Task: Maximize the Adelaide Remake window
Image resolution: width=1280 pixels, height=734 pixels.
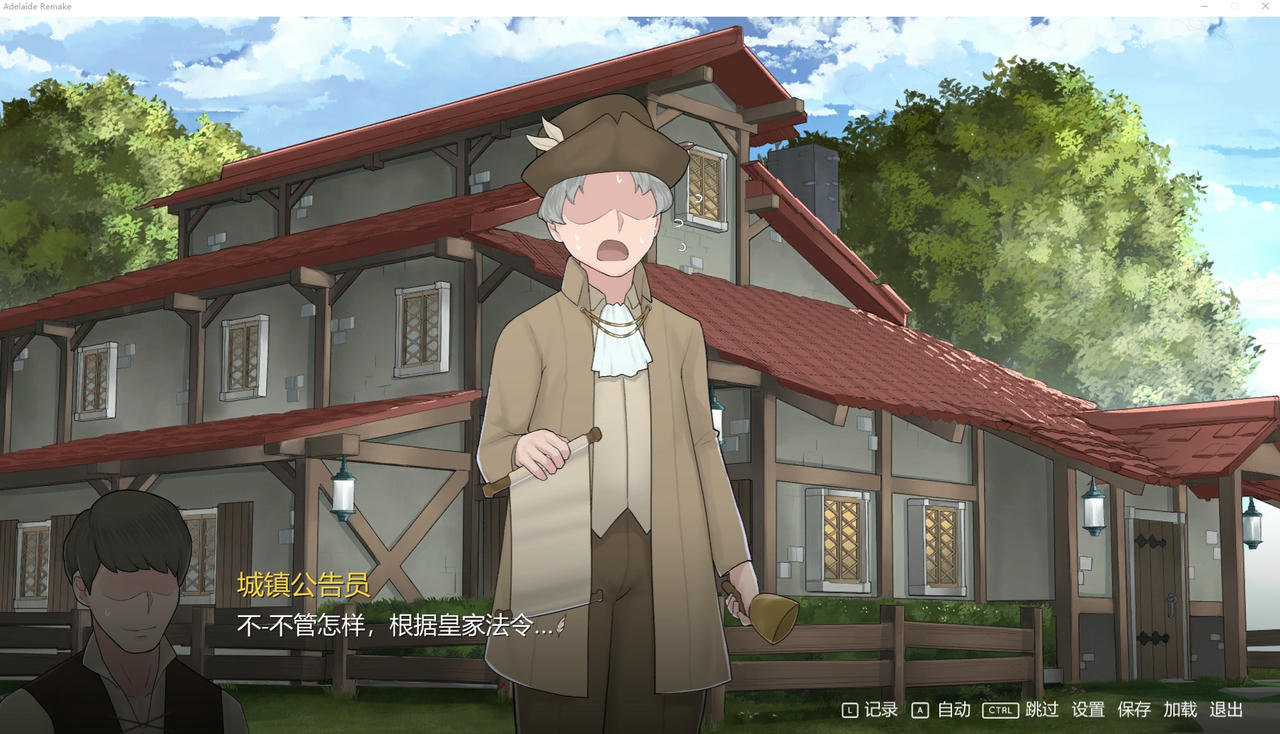Action: point(1234,7)
